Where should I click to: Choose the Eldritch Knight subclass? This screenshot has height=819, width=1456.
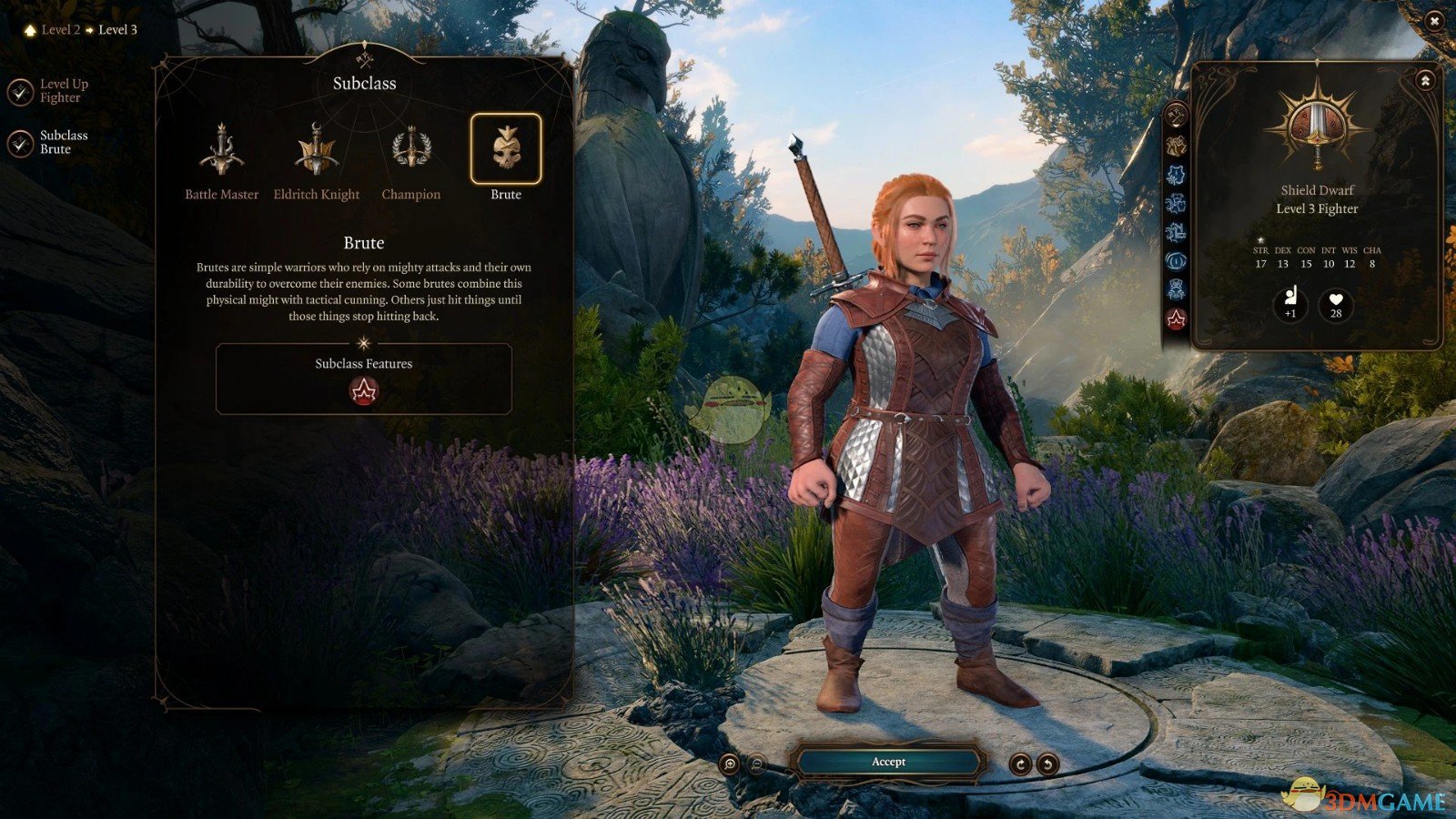(x=317, y=150)
